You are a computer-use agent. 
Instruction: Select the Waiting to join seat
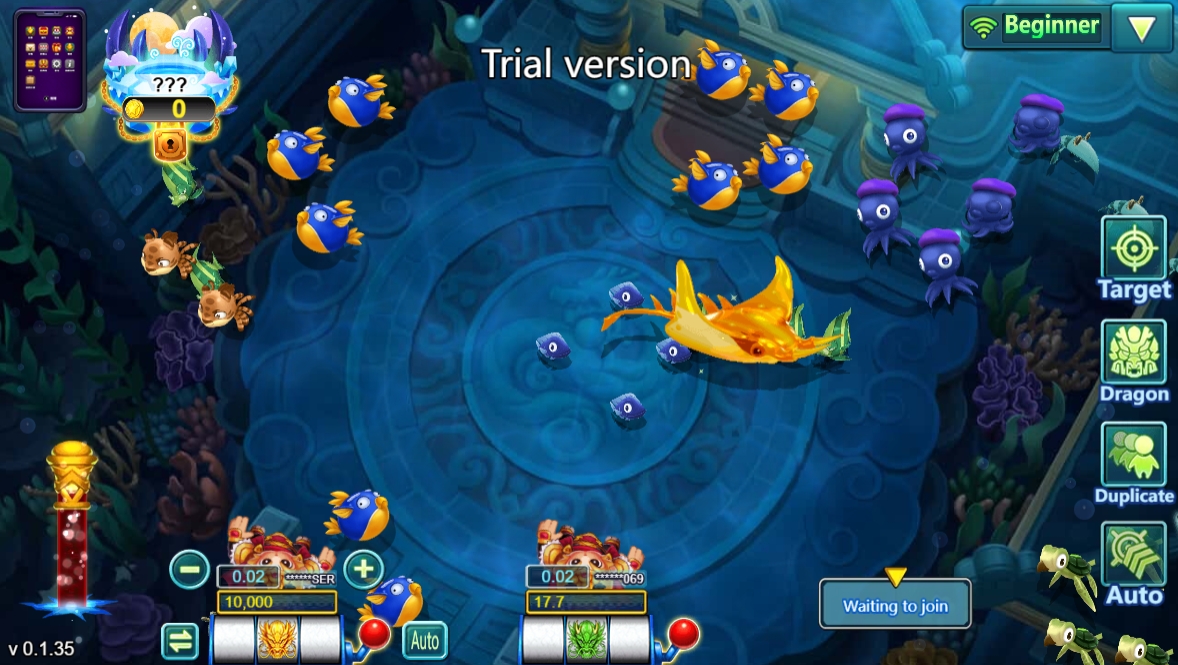(895, 604)
